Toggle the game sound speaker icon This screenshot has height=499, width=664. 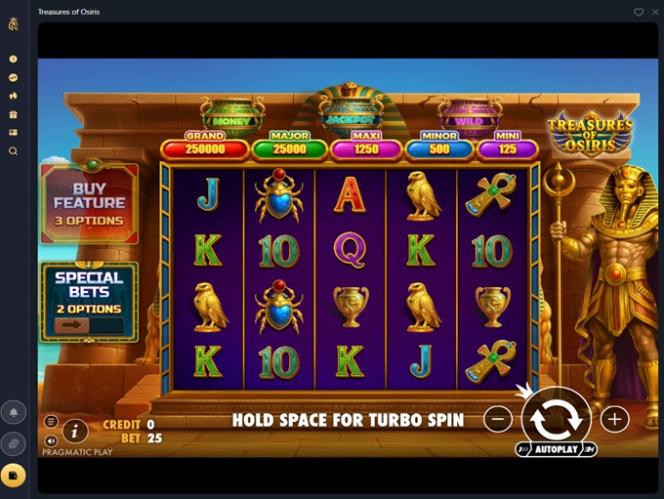pyautogui.click(x=51, y=440)
